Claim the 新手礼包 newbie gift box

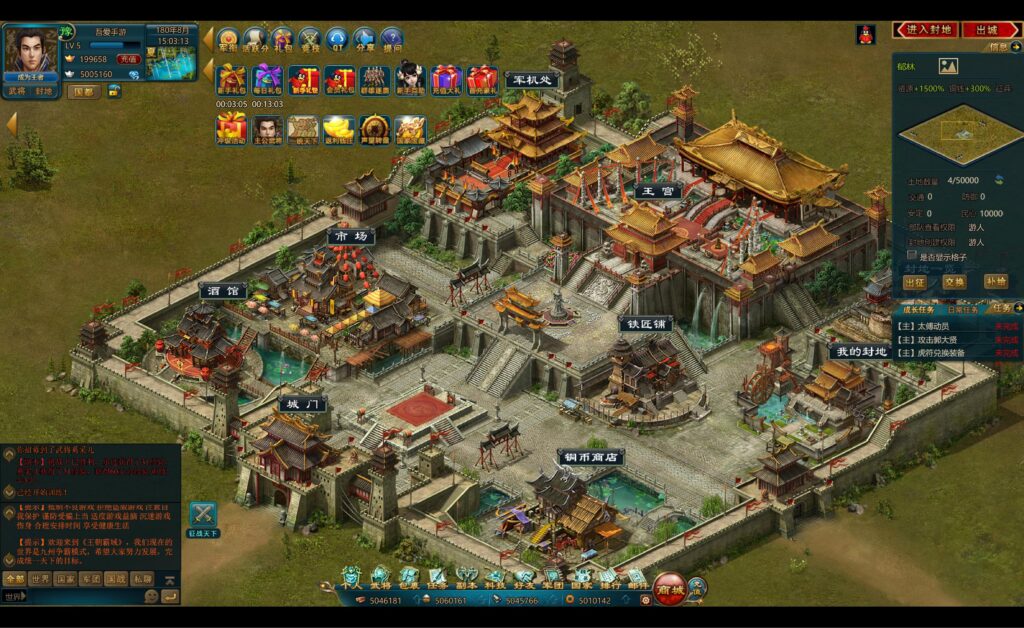tap(231, 79)
